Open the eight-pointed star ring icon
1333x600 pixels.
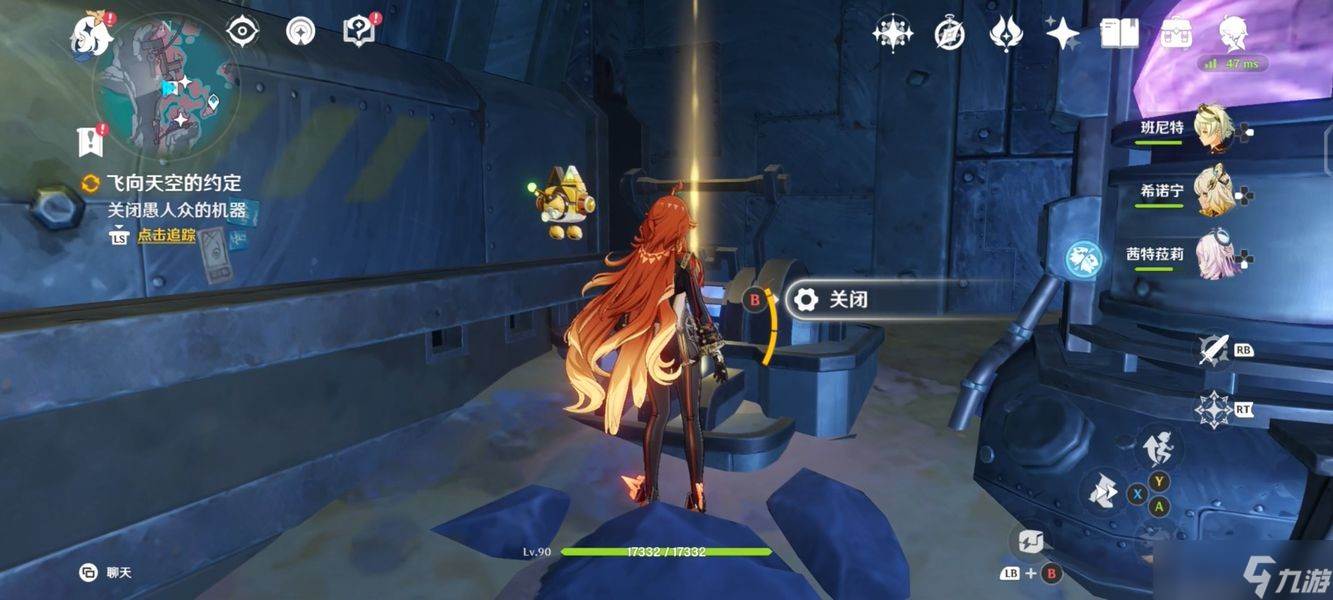pyautogui.click(x=891, y=34)
